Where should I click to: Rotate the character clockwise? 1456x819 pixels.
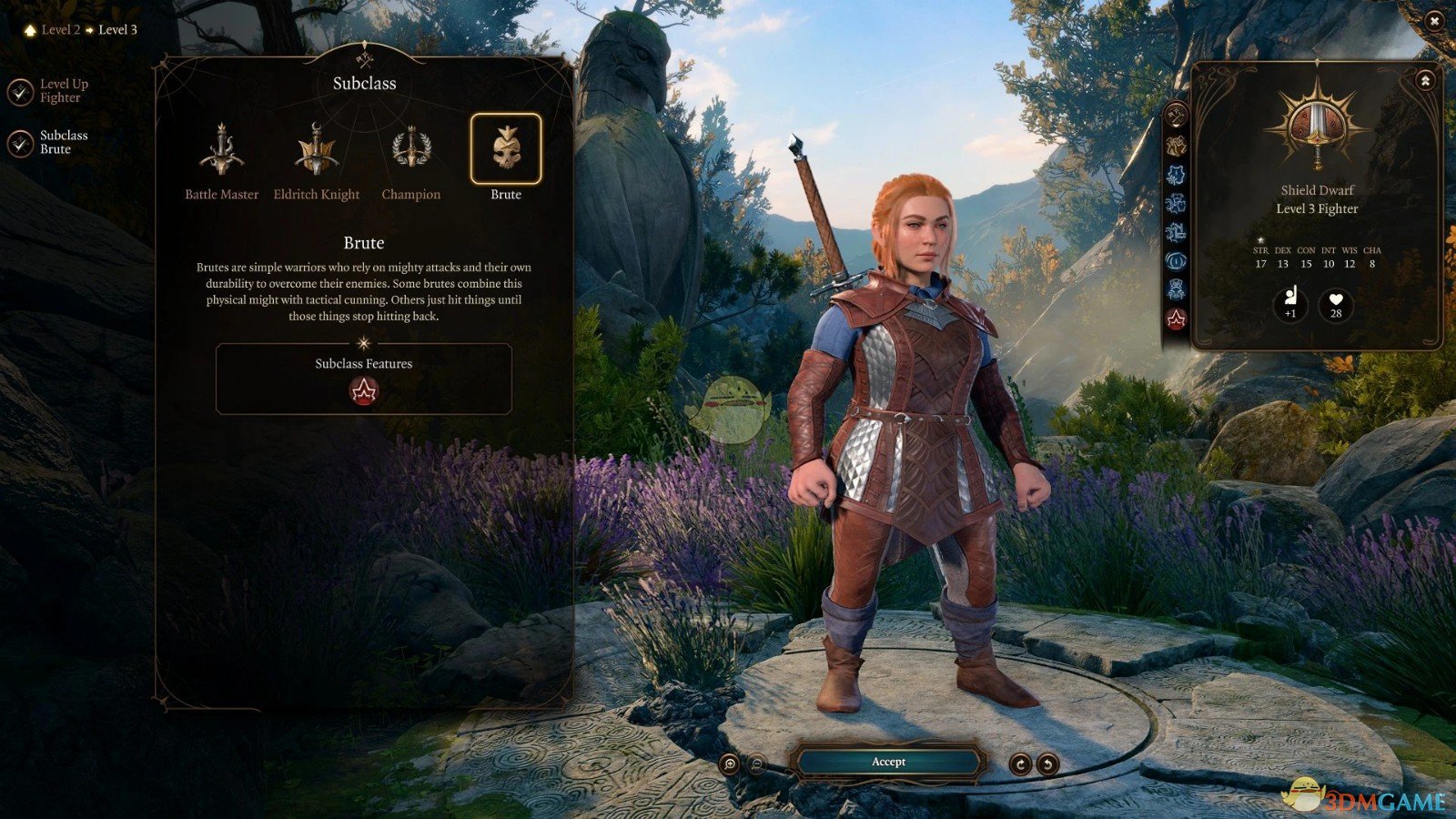[x=1020, y=764]
